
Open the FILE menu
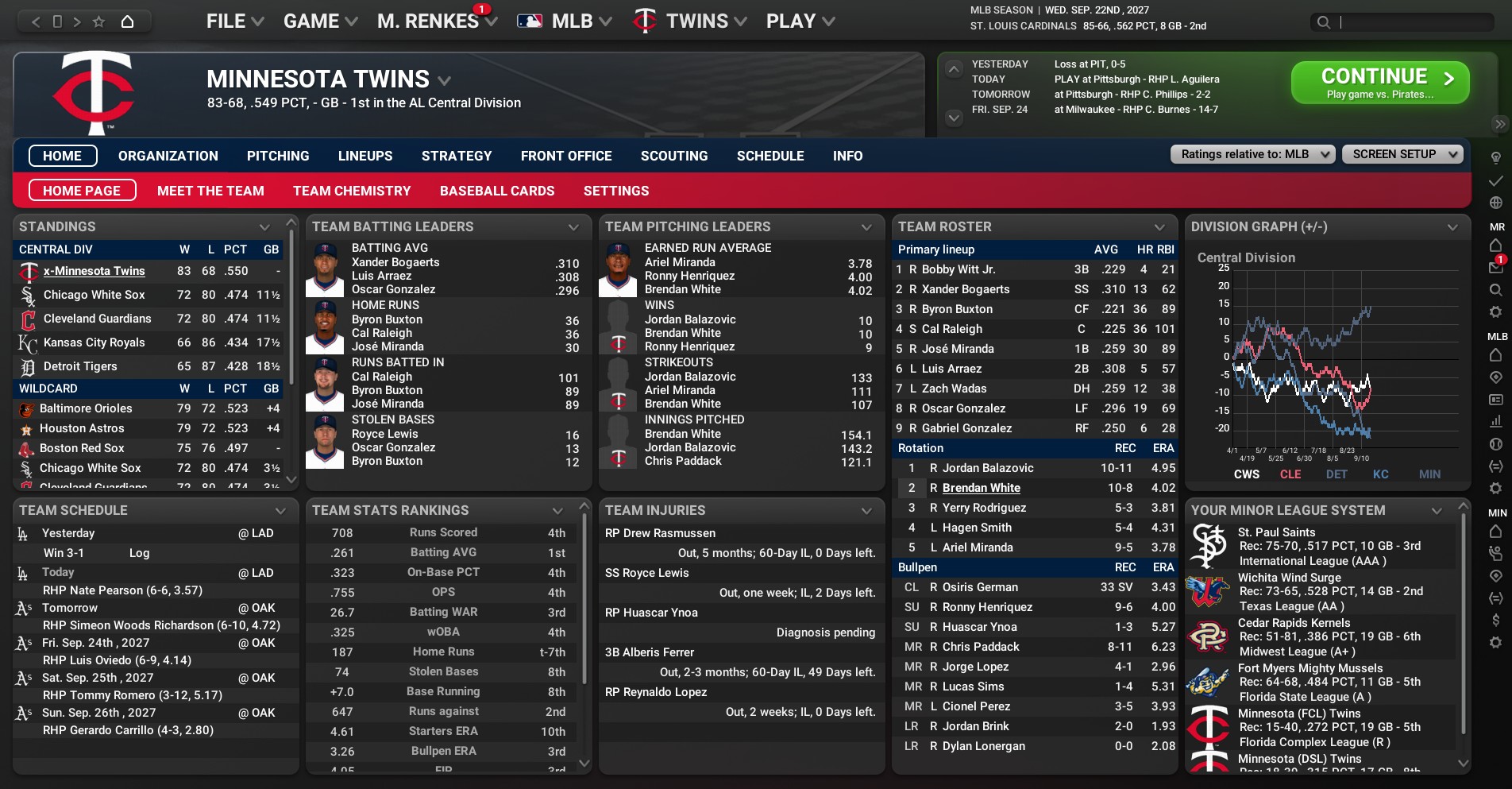(234, 21)
